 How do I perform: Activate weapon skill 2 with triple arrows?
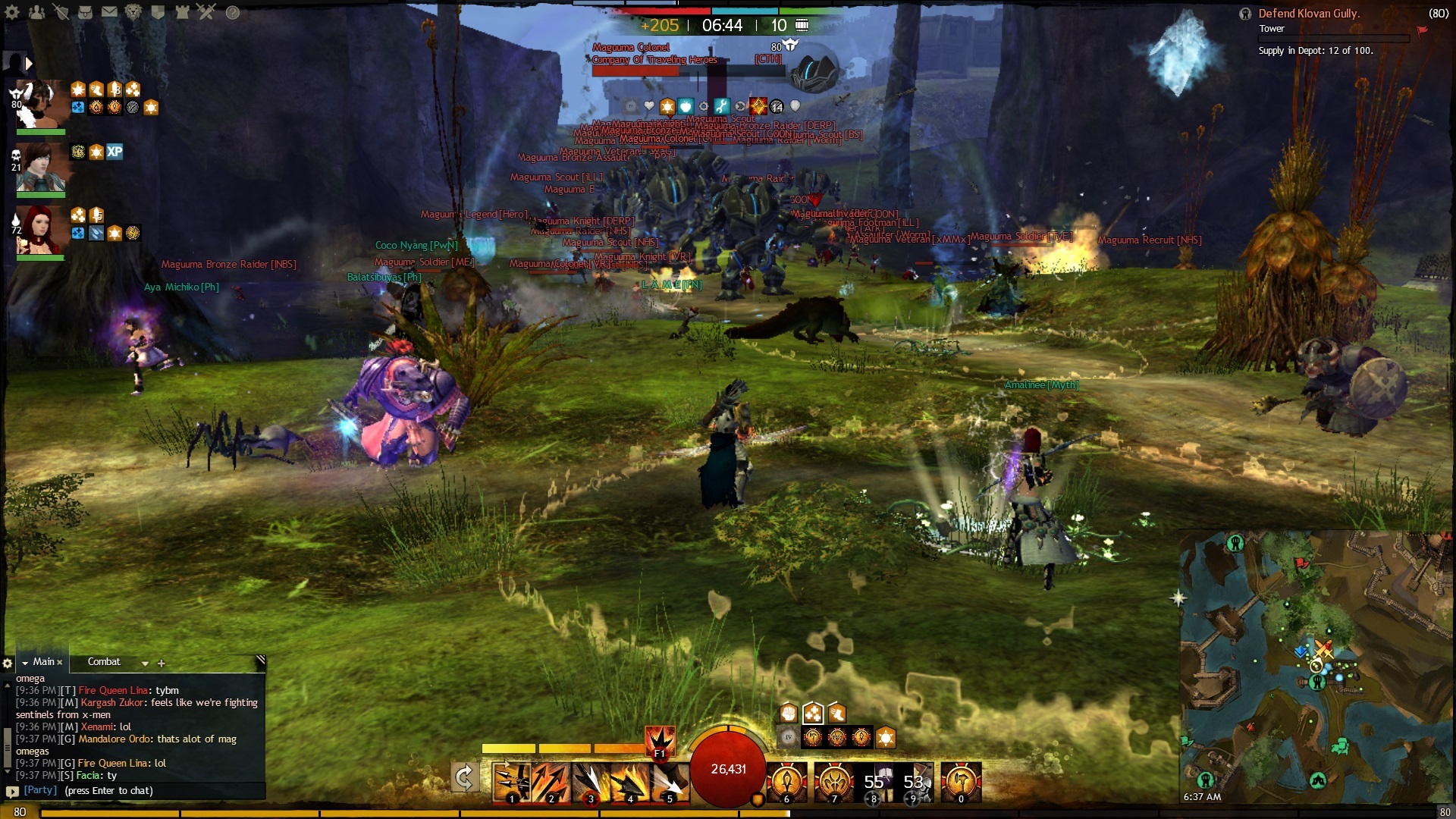click(x=551, y=783)
